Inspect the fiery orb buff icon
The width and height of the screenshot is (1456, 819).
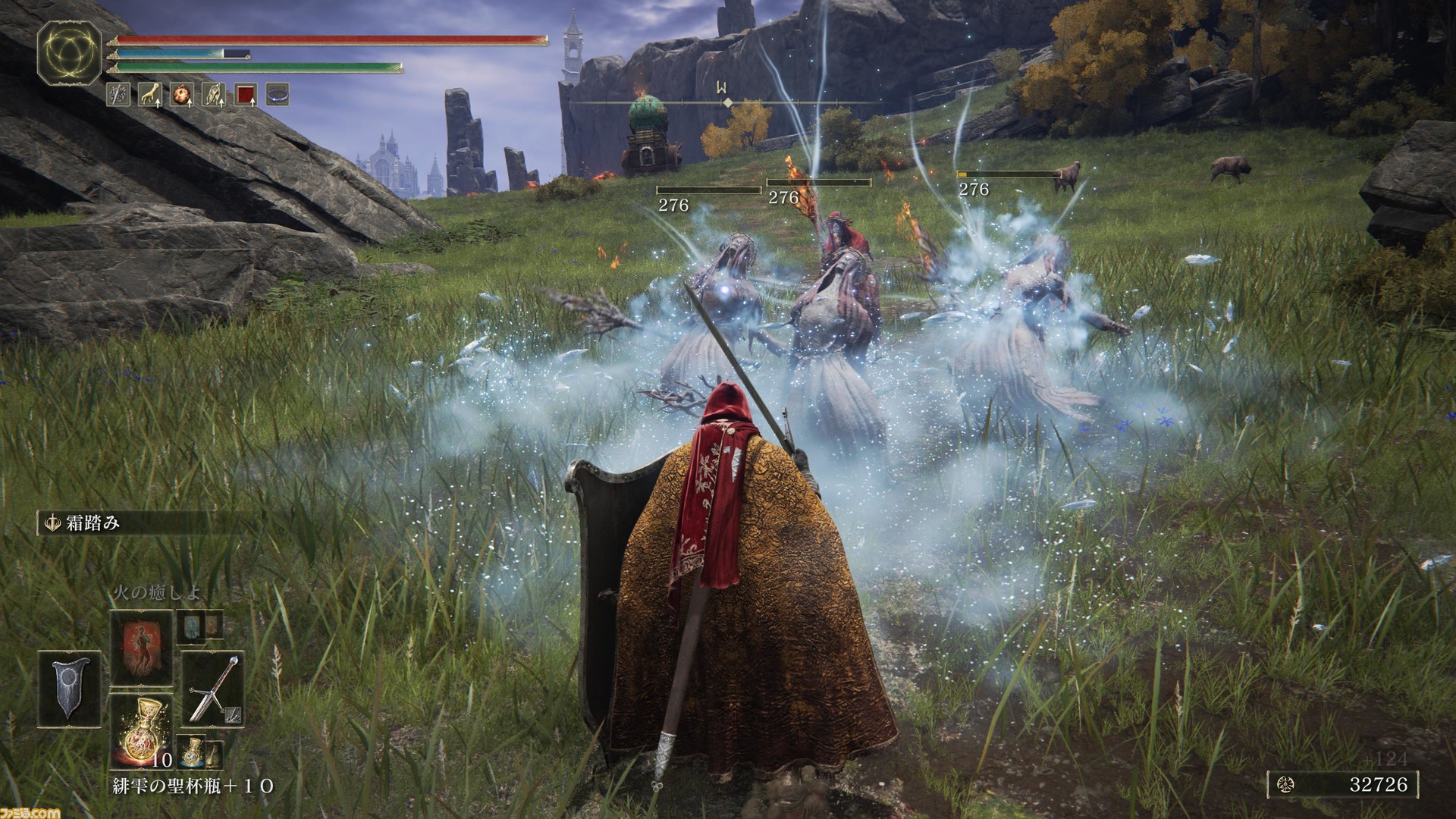tap(181, 95)
